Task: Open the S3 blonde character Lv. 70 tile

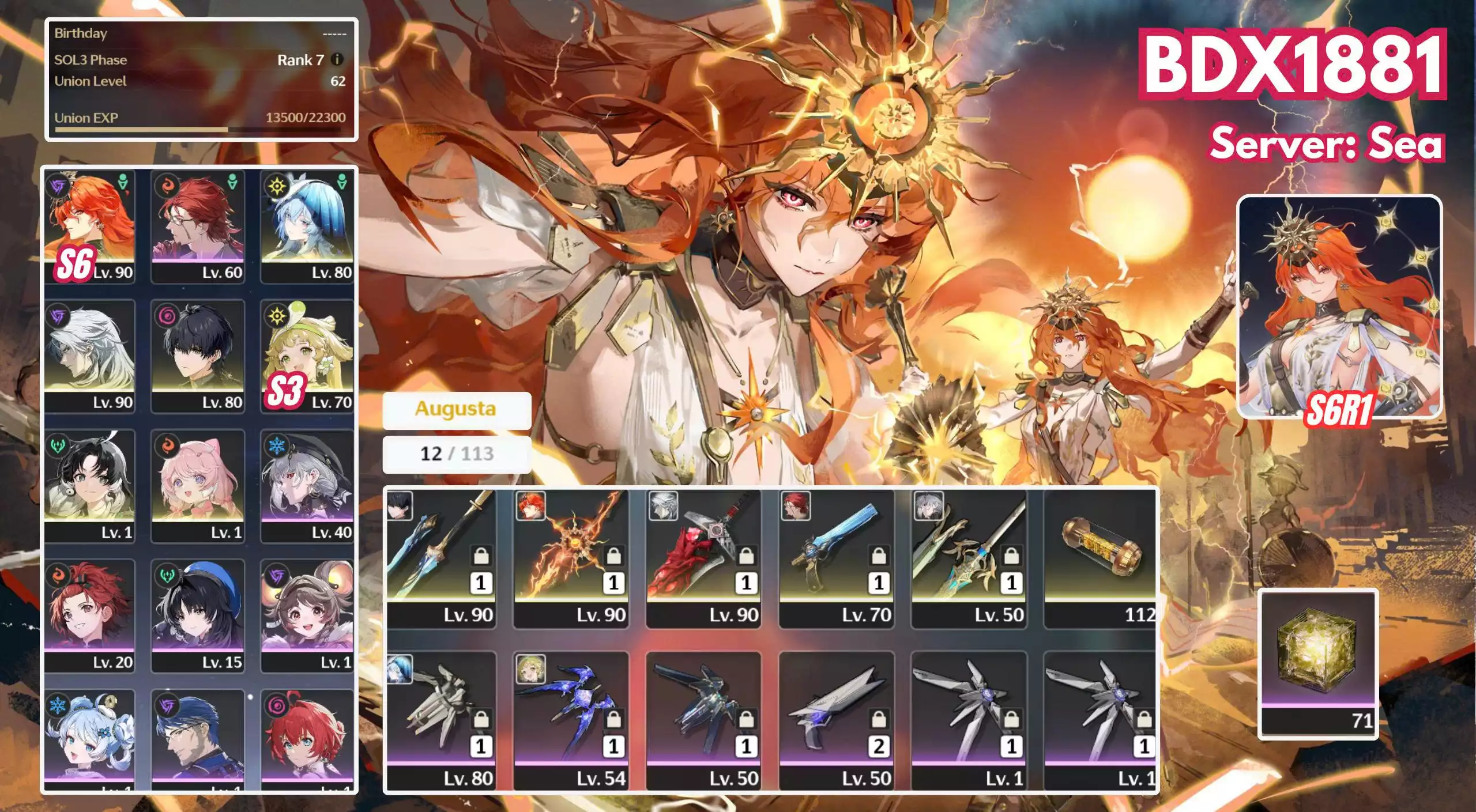Action: click(307, 356)
